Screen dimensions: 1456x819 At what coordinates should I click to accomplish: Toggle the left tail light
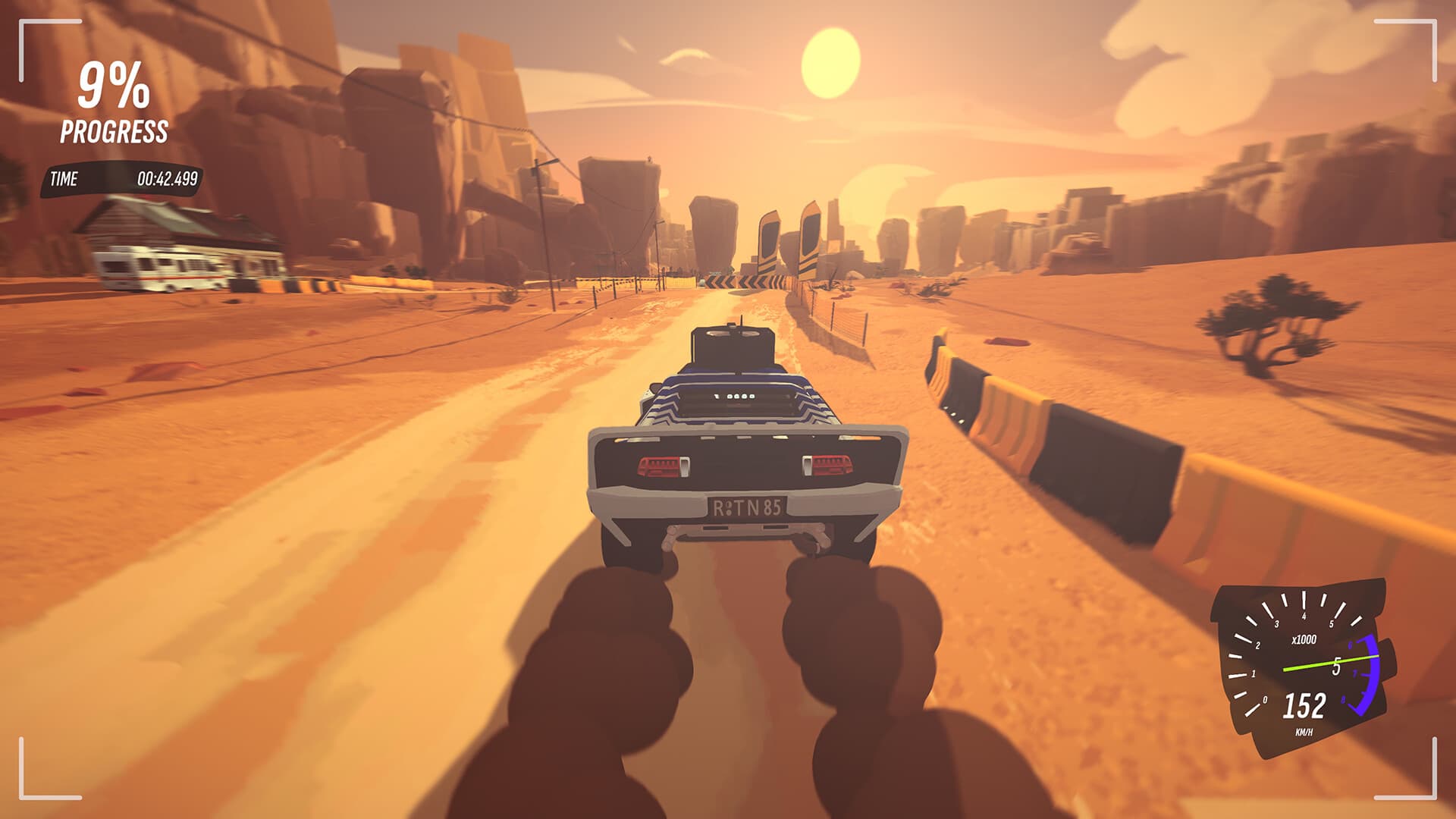point(661,466)
